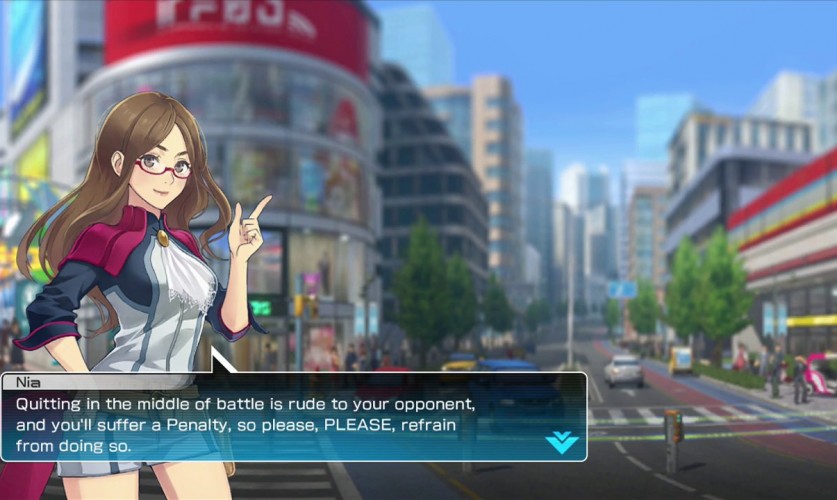The image size is (837, 500).
Task: Advance dialogue with the blue down-arrow icon
Action: click(561, 441)
